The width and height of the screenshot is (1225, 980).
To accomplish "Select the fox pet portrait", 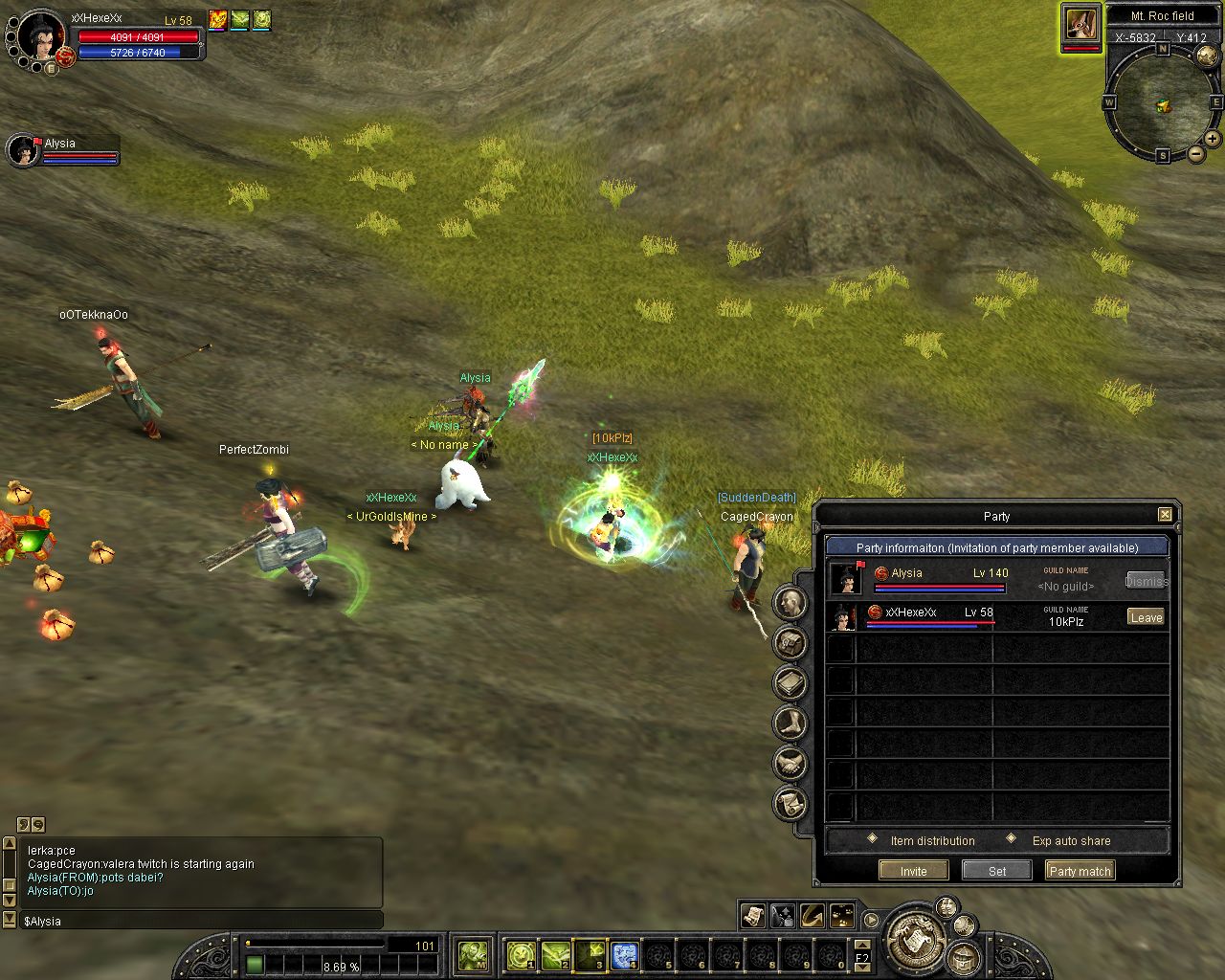I will [1080, 24].
